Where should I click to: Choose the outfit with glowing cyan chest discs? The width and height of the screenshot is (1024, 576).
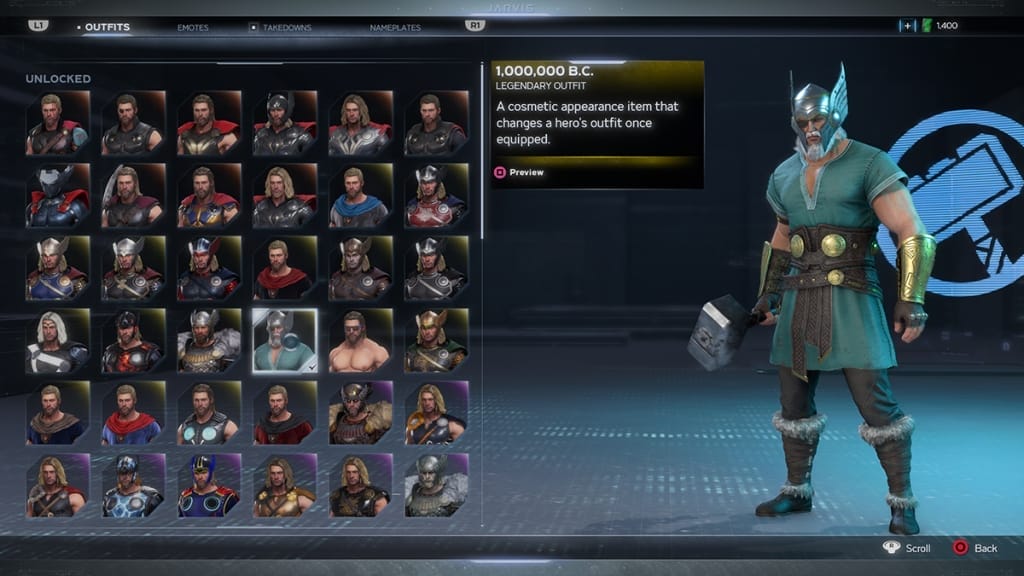tap(209, 412)
